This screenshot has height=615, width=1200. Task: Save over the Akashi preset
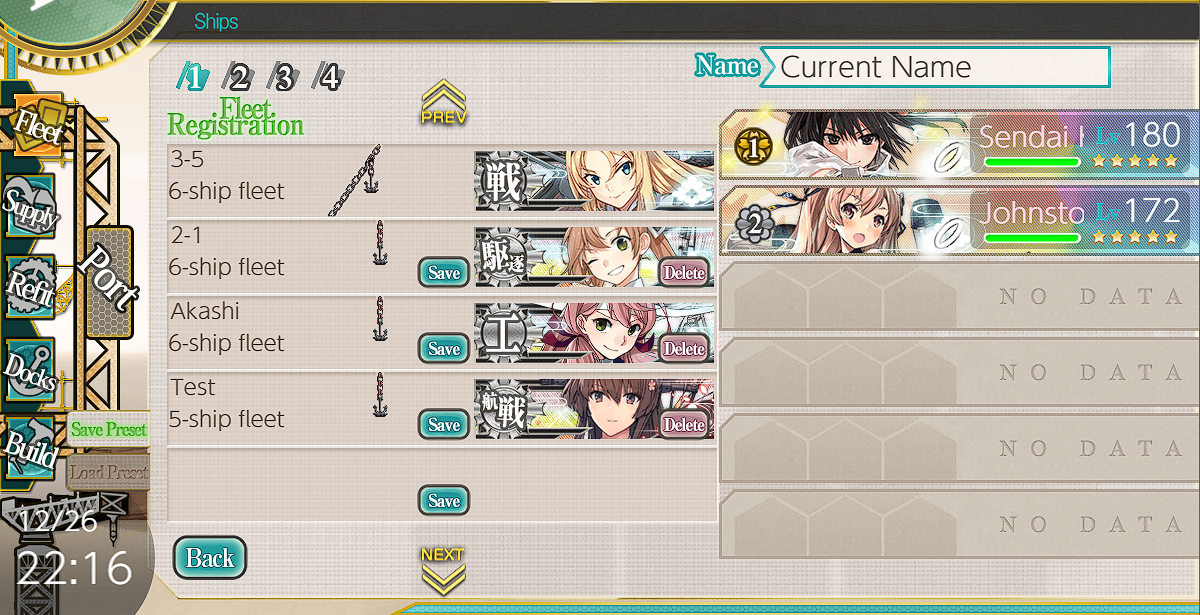click(443, 349)
